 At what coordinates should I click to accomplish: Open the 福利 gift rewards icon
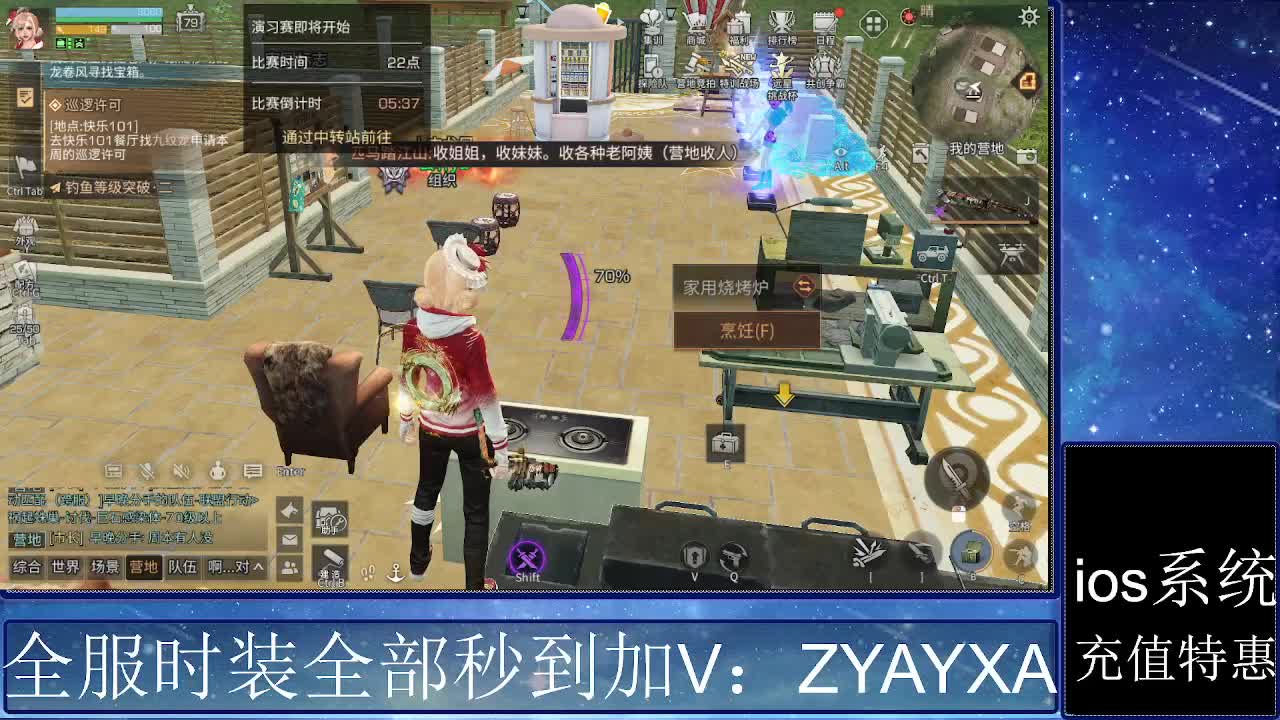[737, 24]
